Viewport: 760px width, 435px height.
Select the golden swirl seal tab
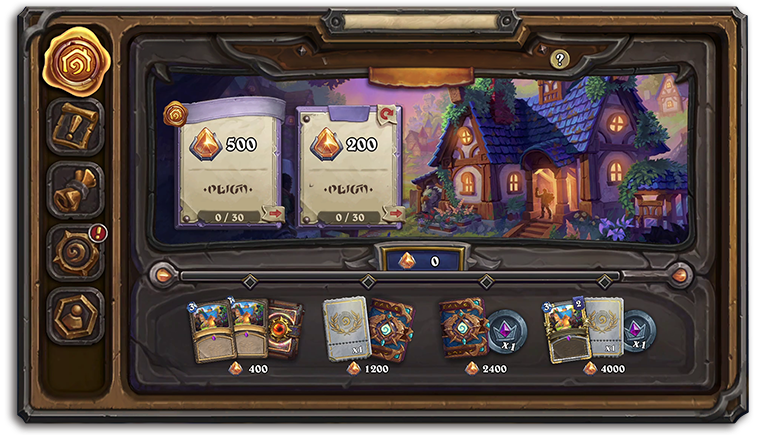[76, 59]
